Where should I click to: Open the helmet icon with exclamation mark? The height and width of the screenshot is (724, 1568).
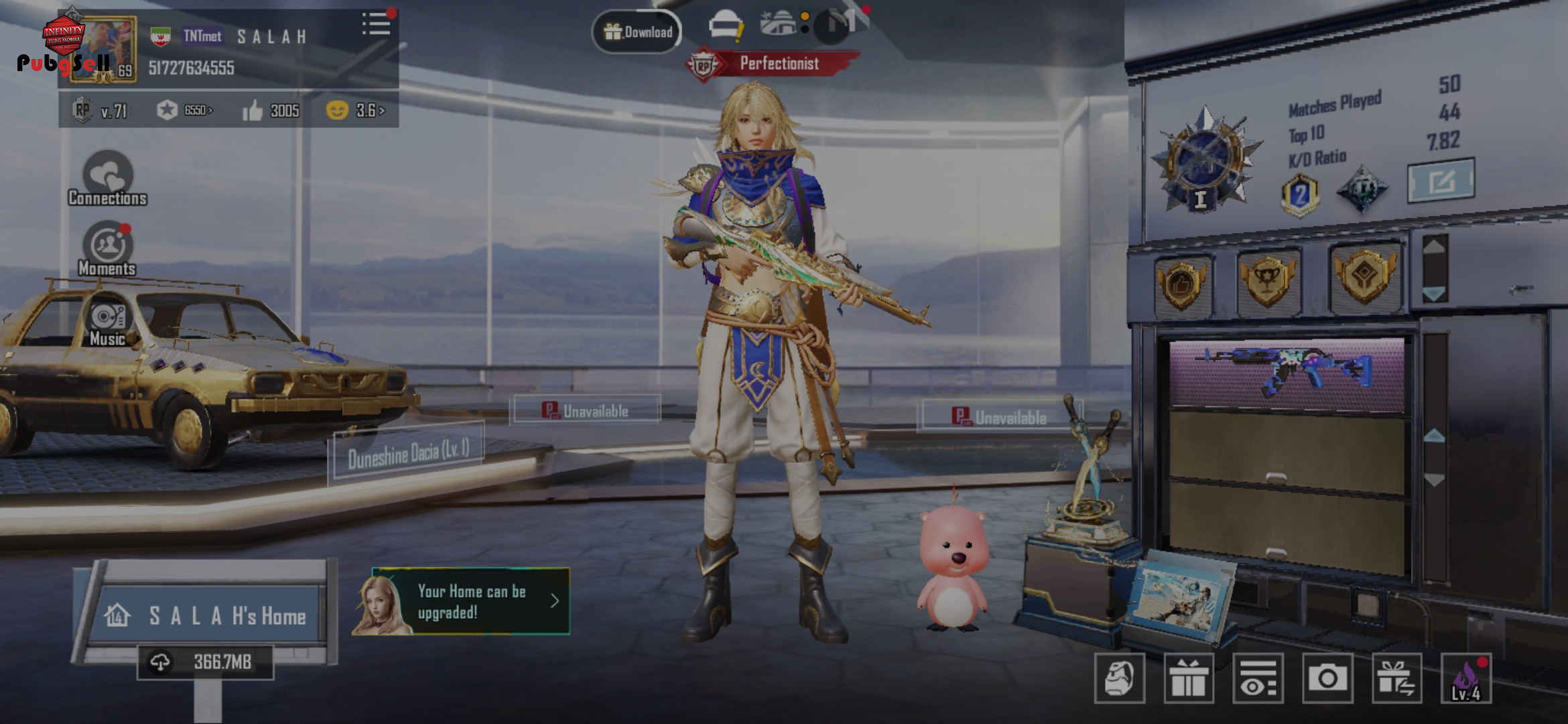coord(726,27)
